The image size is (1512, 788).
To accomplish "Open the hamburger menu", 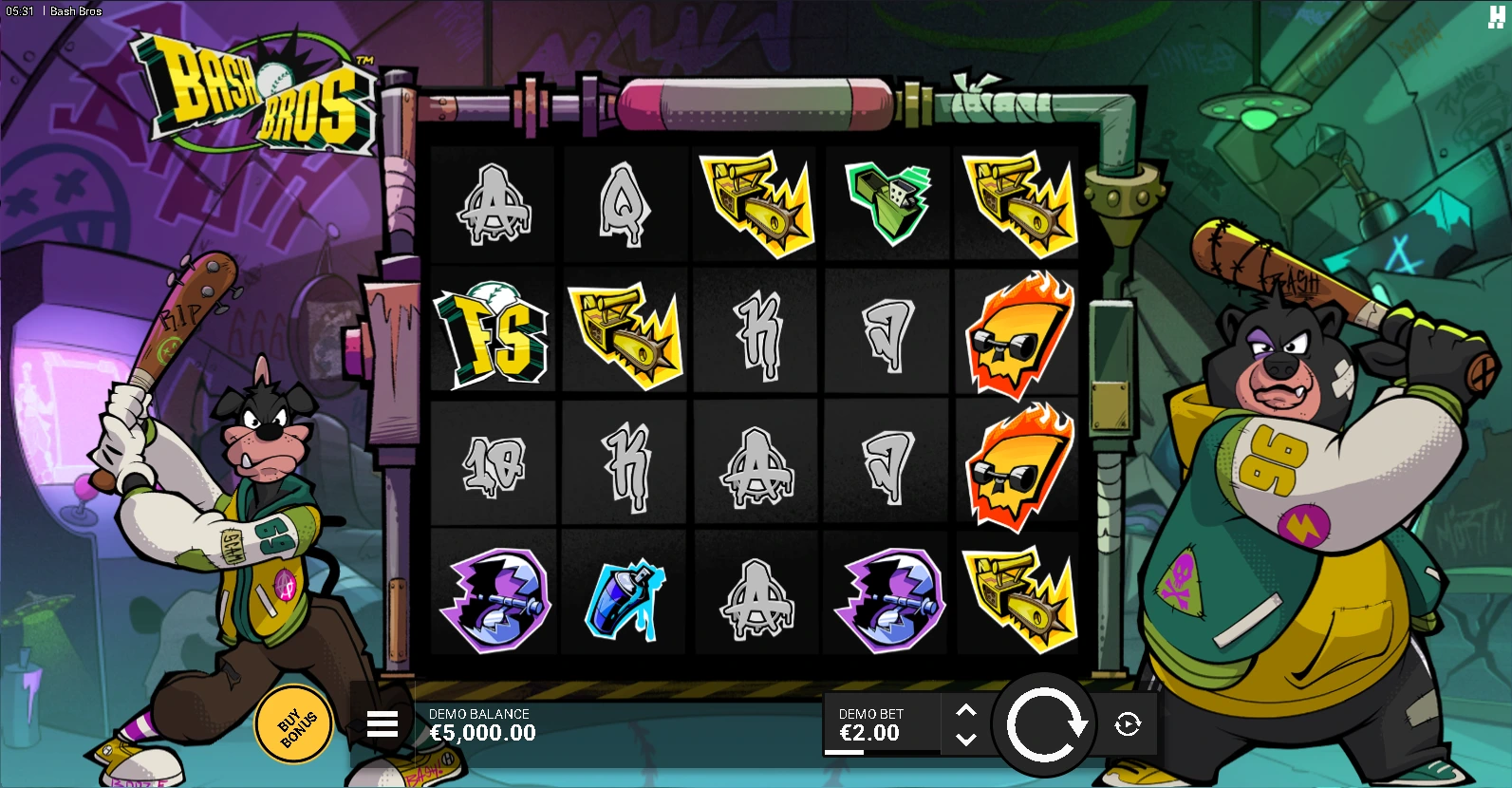I will pos(383,724).
